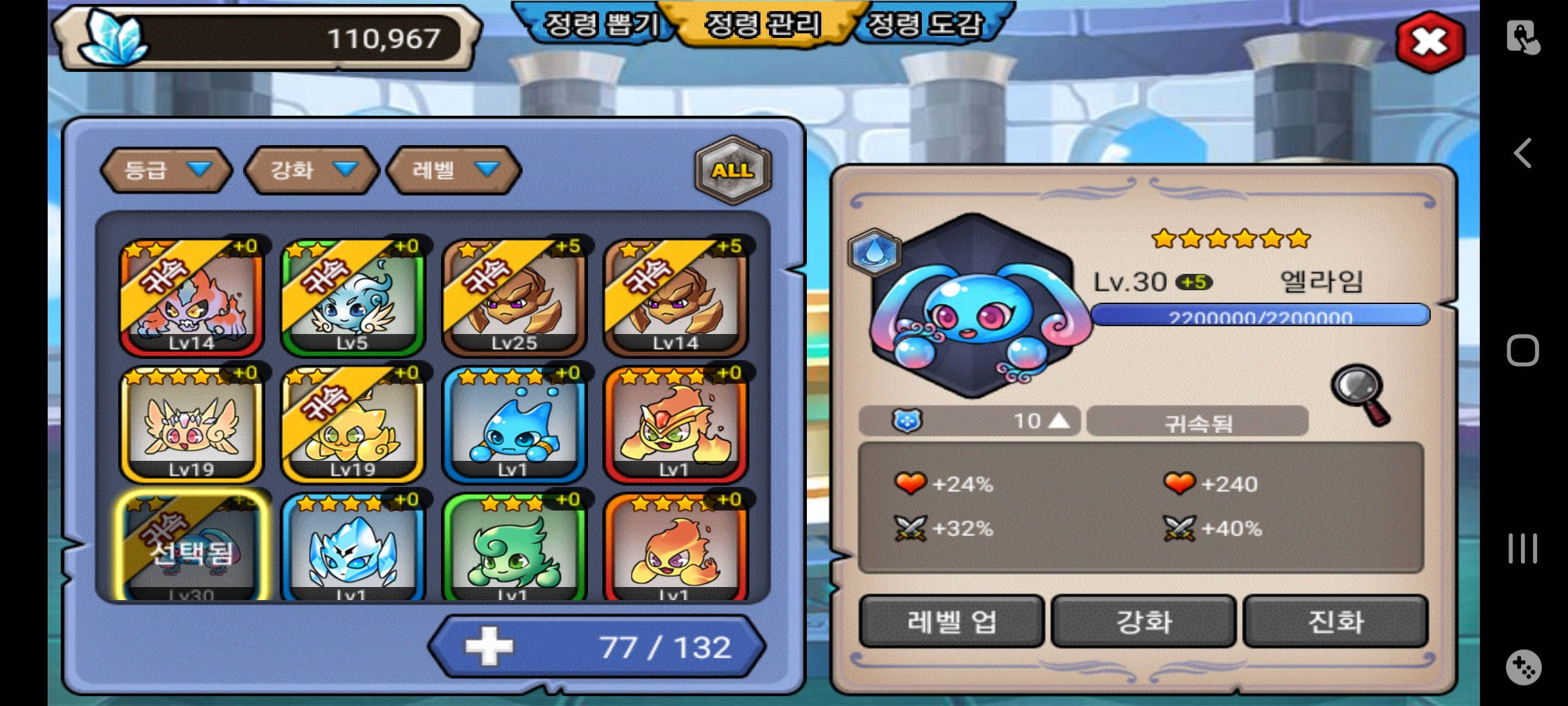
Task: Tap the 진화 evolve button
Action: pyautogui.click(x=1335, y=622)
